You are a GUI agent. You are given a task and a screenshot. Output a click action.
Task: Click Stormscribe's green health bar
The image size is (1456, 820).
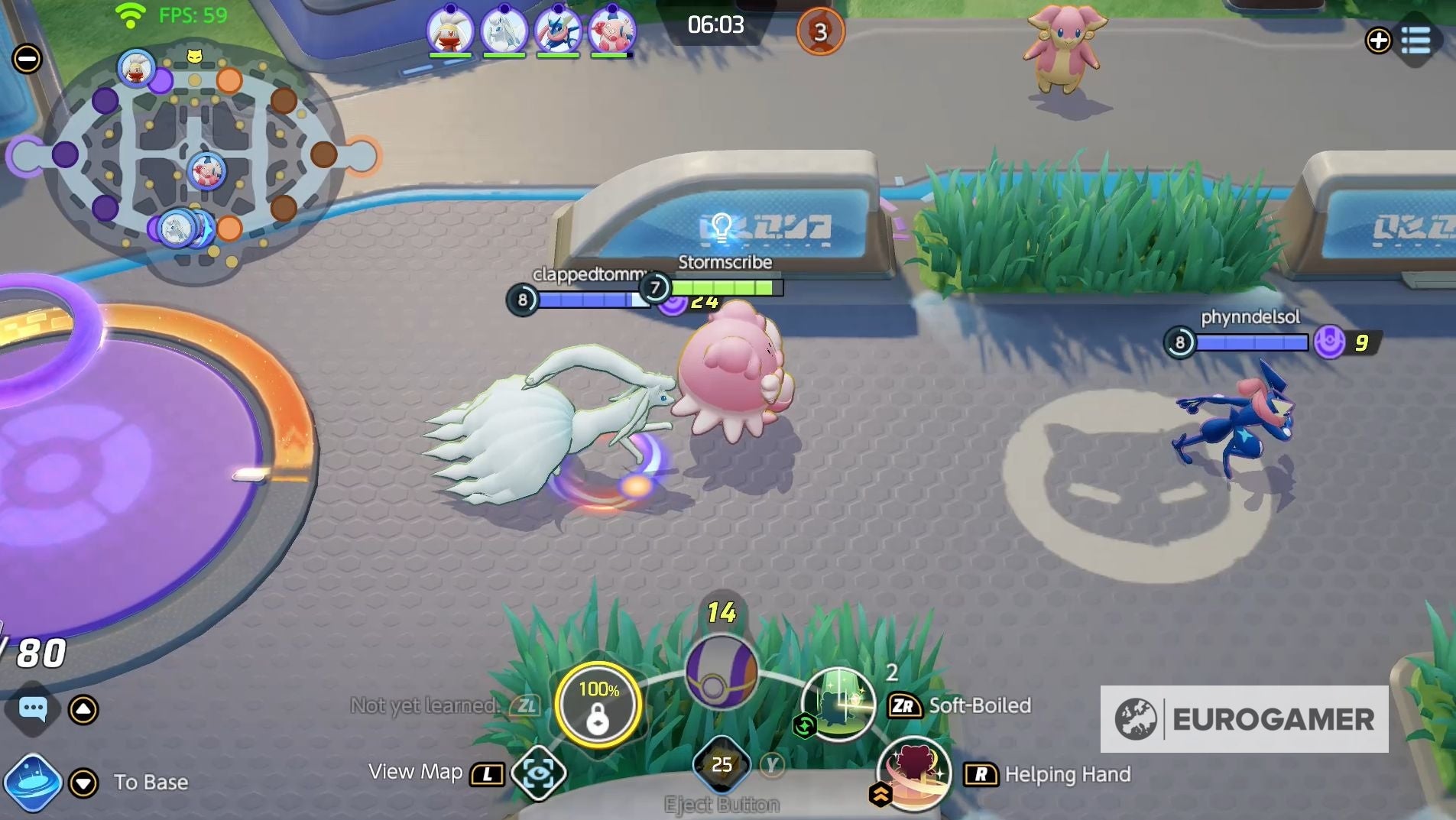726,289
